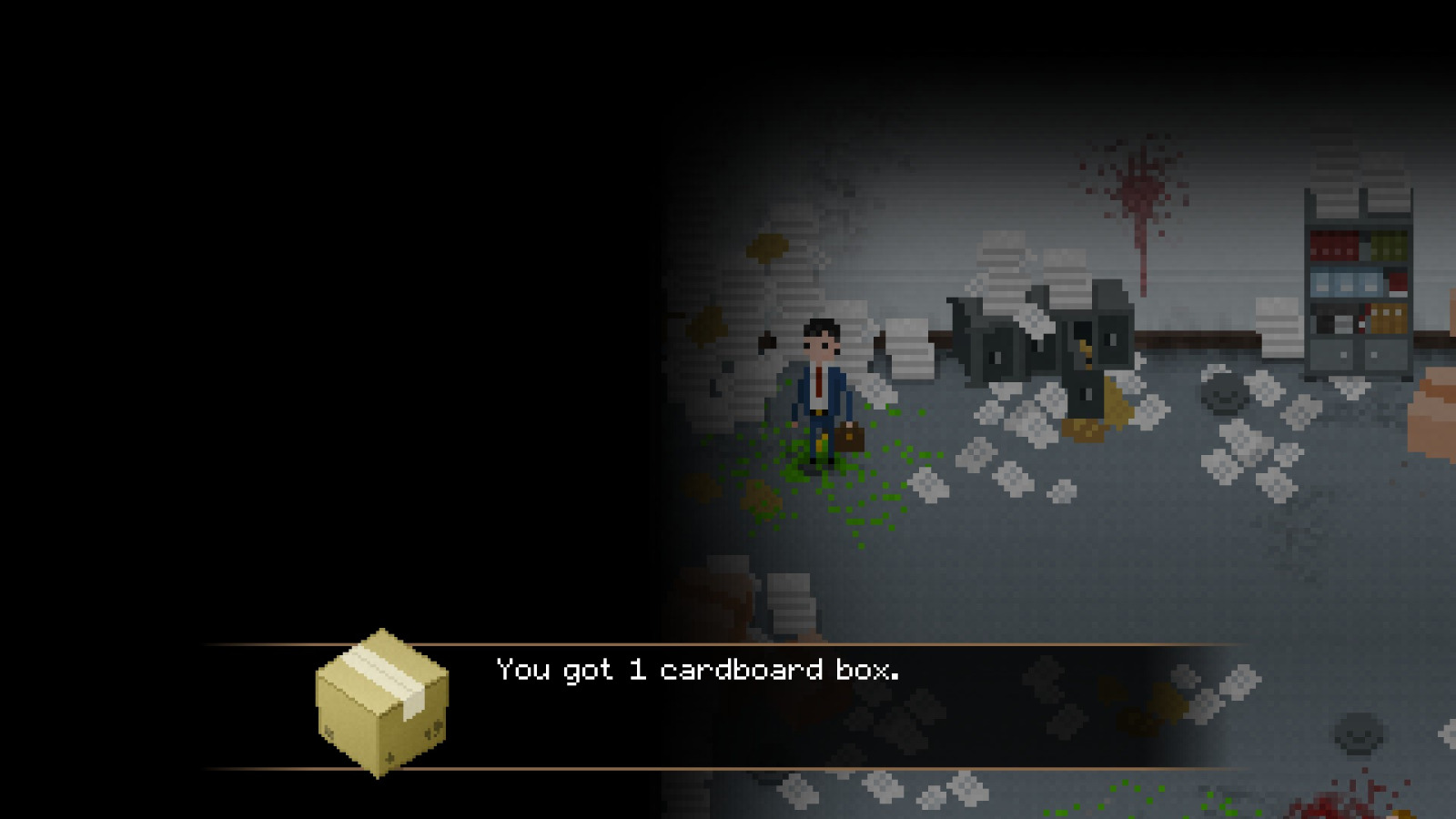Click the briefcase the character holds

(851, 437)
